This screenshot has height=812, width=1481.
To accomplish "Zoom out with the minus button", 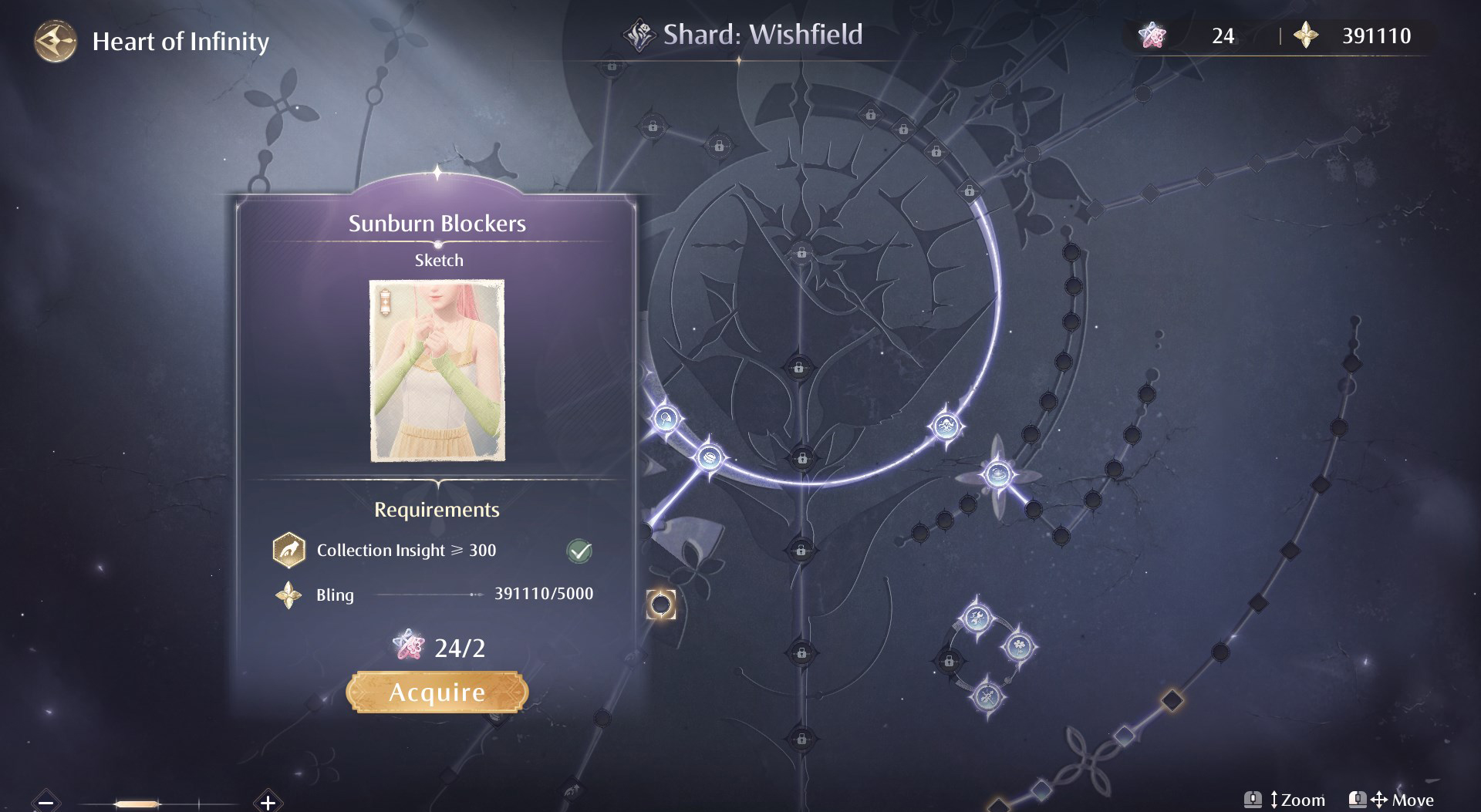I will [x=46, y=802].
